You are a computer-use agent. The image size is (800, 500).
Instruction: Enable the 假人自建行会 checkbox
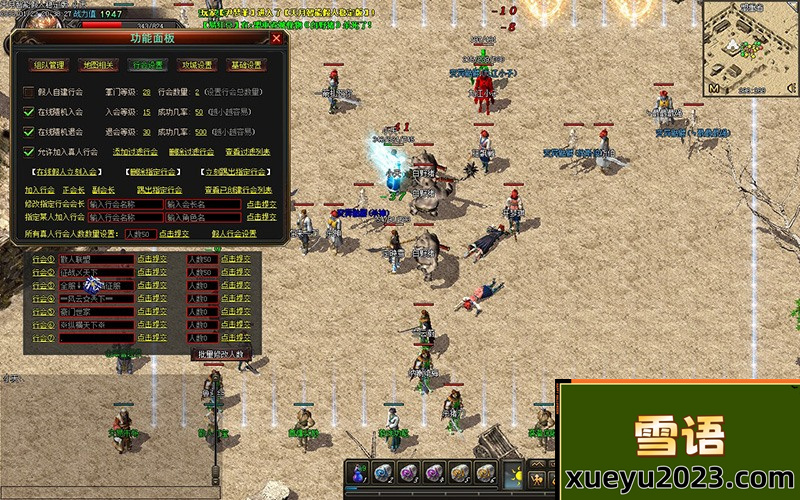pos(28,92)
